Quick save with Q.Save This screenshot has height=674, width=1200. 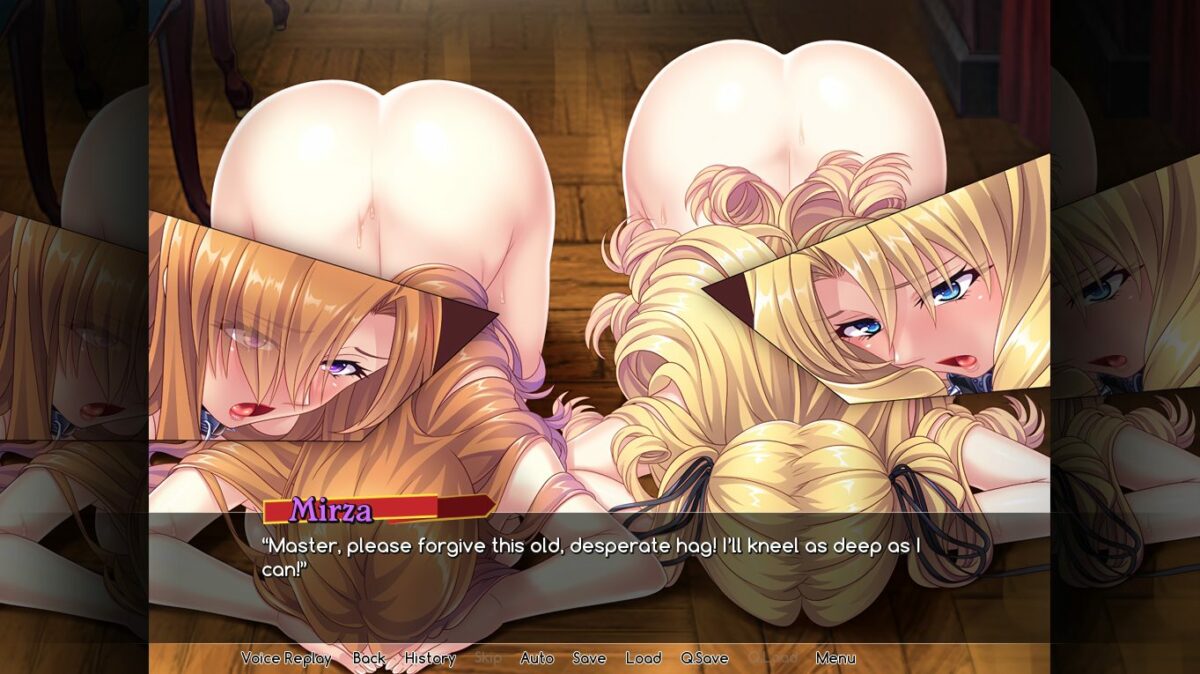click(704, 658)
